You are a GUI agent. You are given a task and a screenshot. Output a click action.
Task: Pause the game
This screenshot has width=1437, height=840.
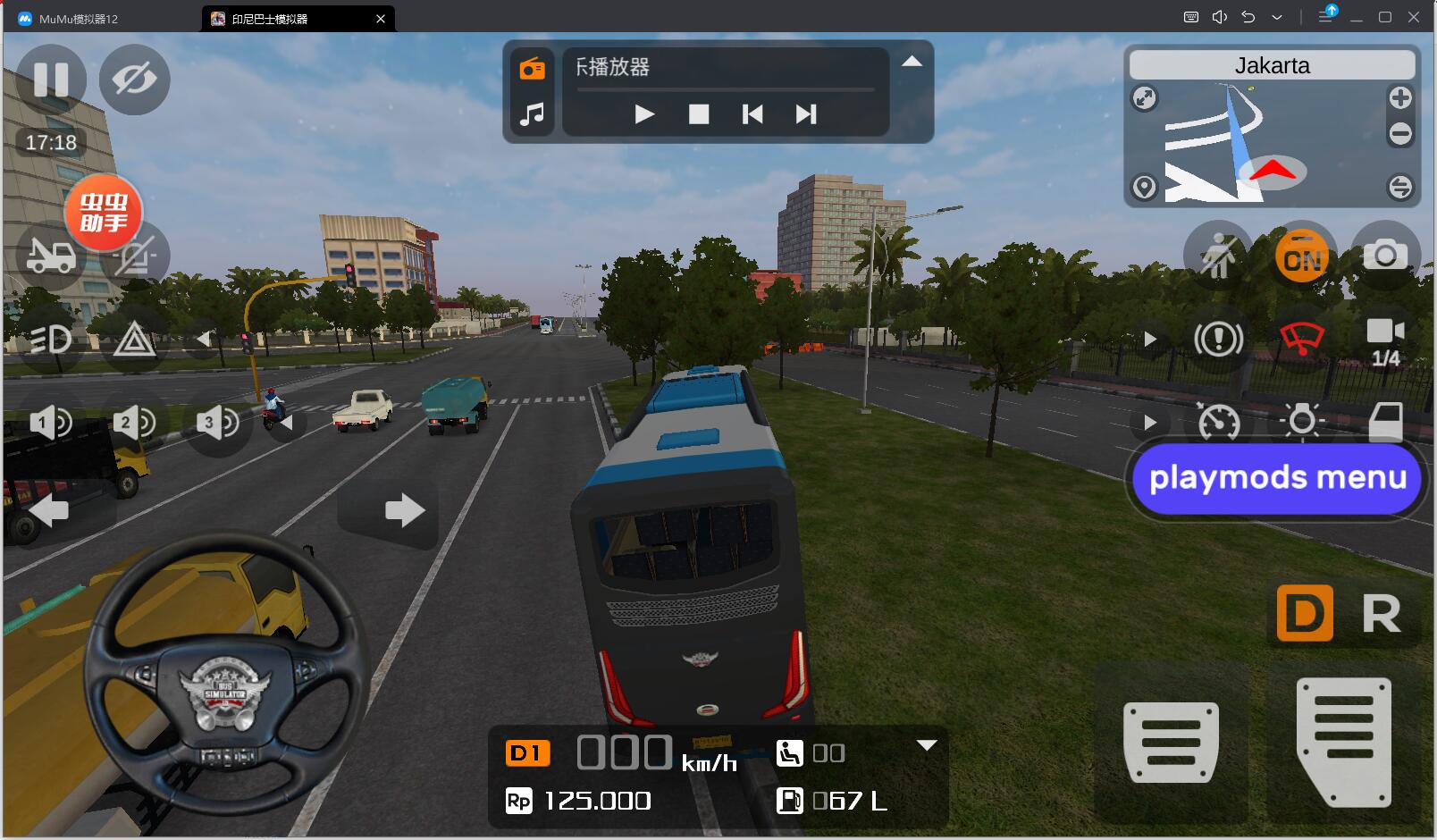51,80
